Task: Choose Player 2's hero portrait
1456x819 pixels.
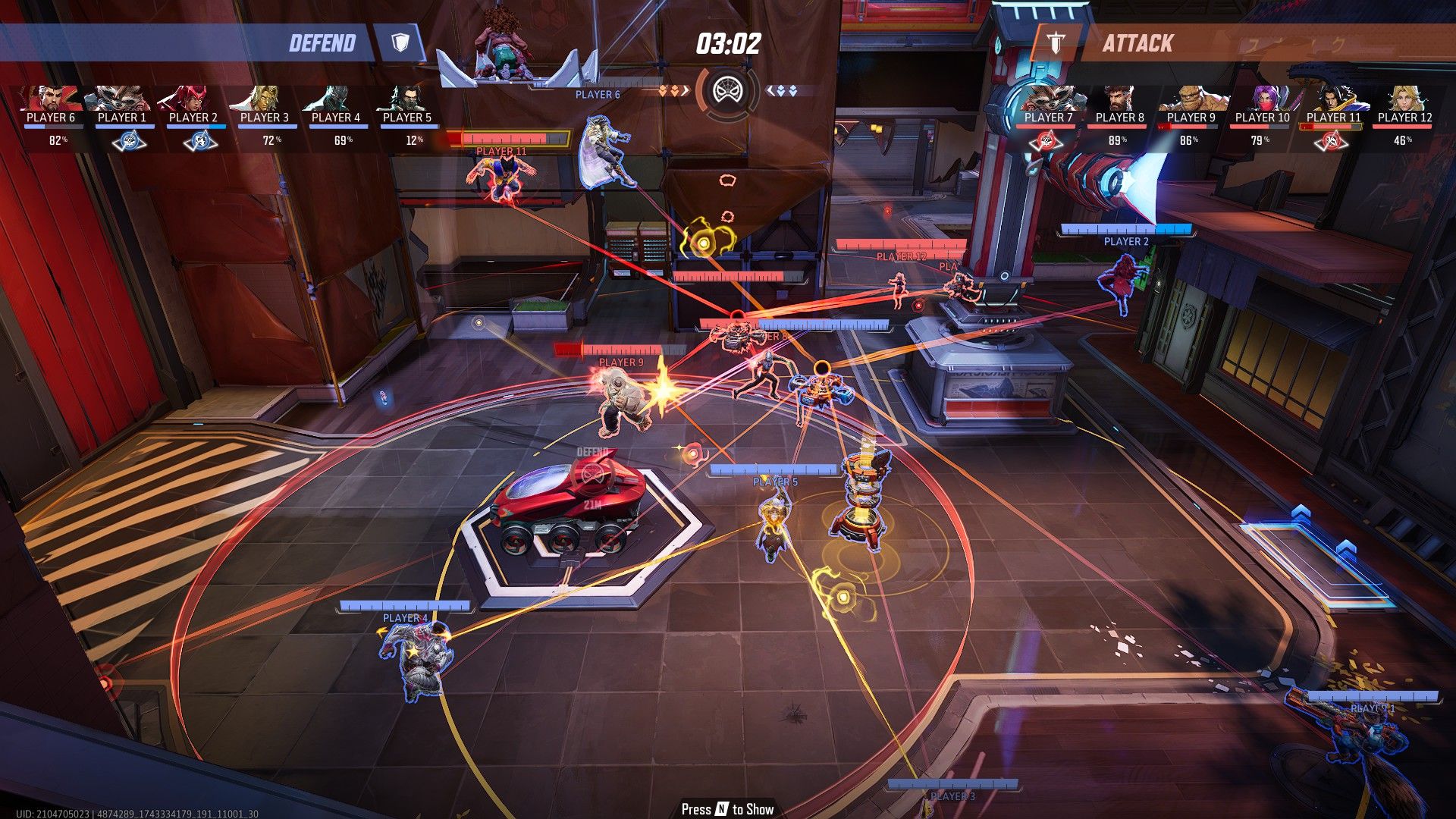Action: pos(193,99)
